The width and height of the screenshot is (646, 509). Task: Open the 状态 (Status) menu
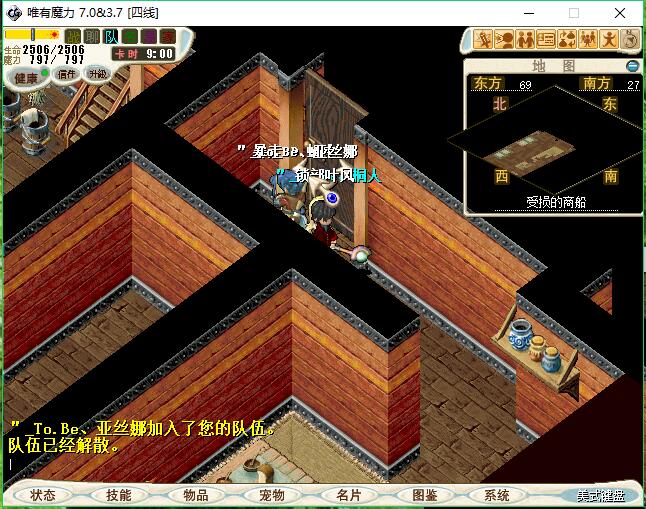43,495
